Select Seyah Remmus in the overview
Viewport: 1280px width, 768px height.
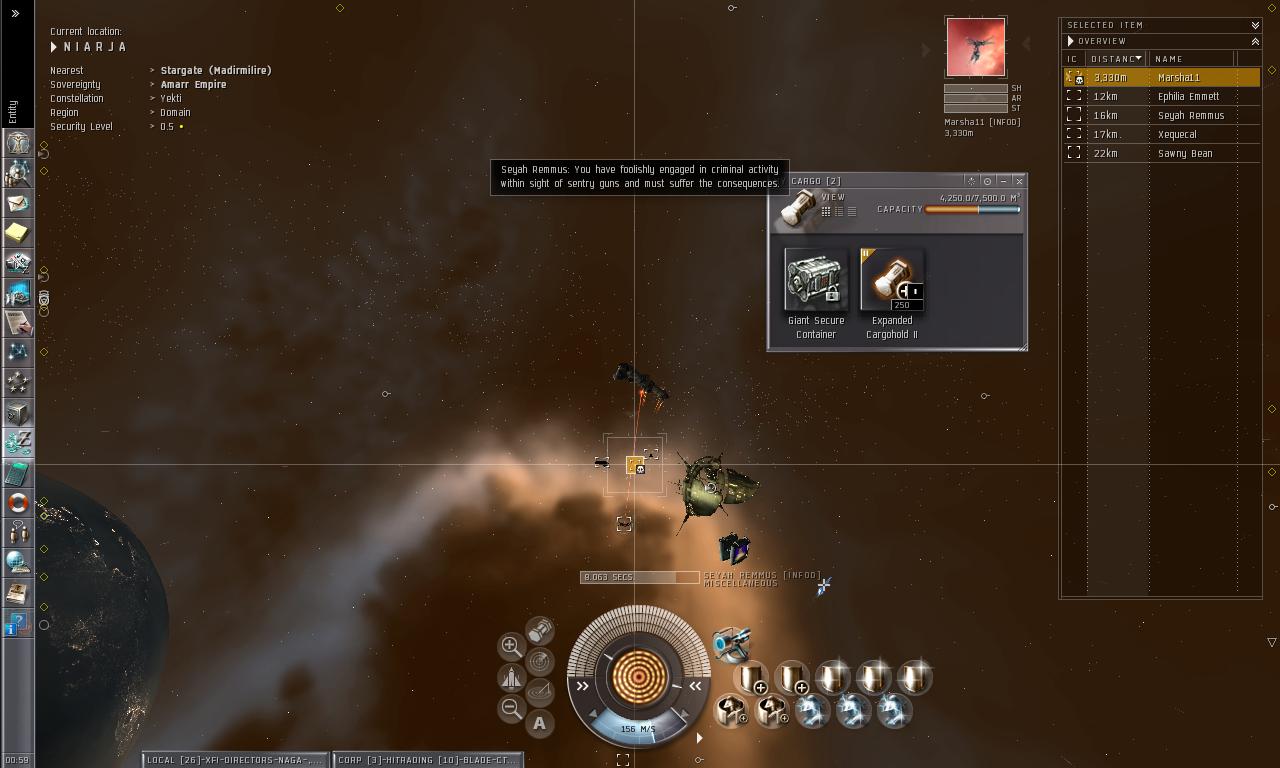point(1190,116)
